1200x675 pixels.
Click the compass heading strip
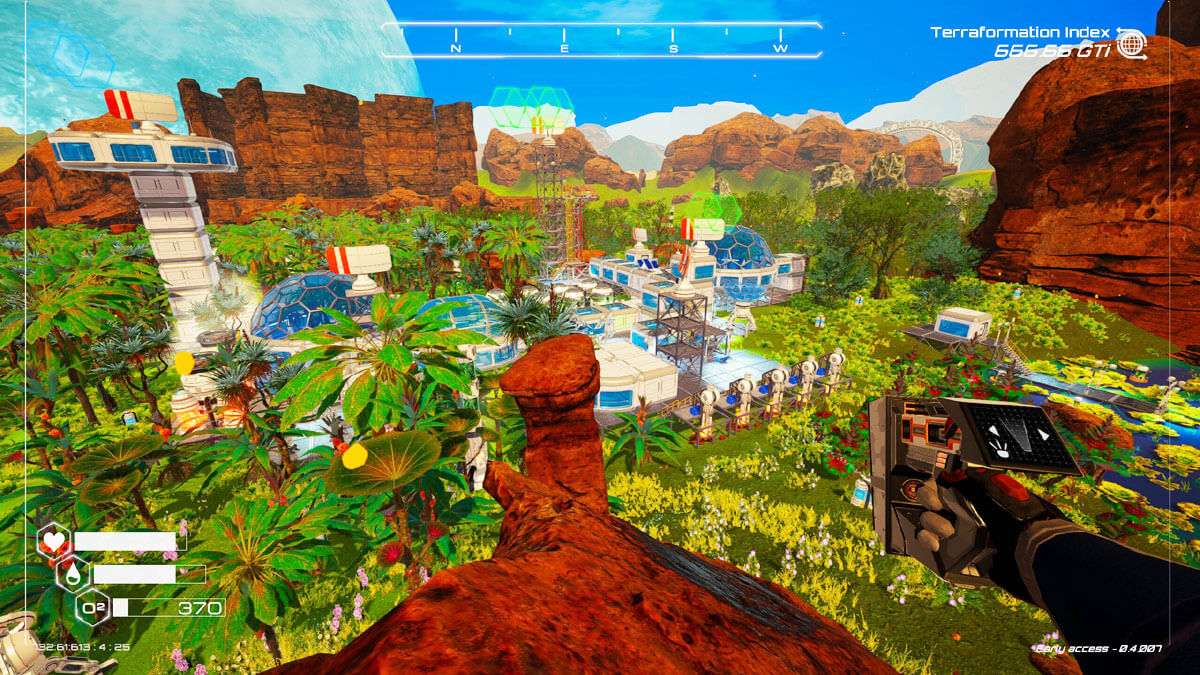click(x=602, y=40)
